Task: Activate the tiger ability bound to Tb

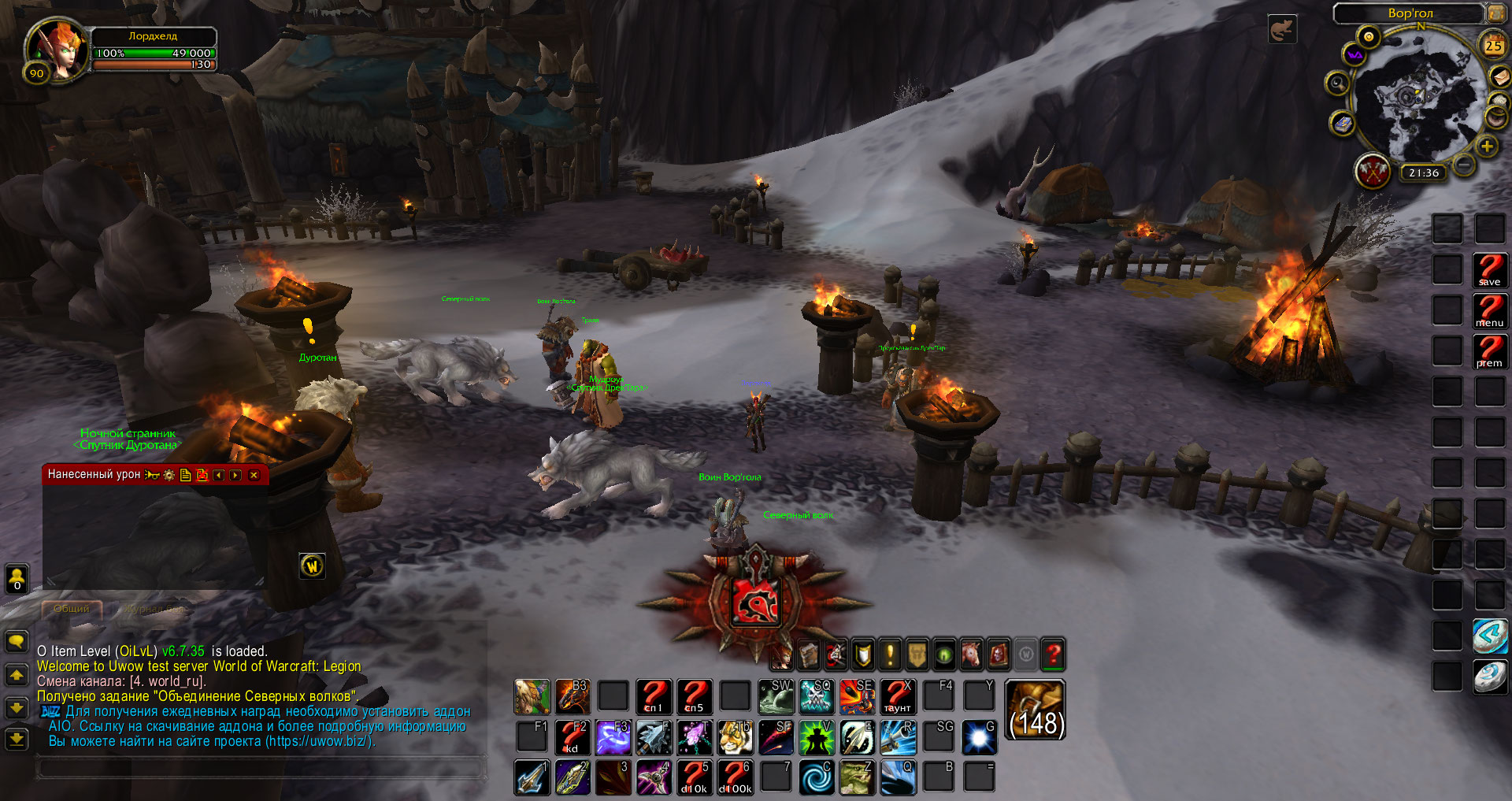Action: pyautogui.click(x=735, y=737)
